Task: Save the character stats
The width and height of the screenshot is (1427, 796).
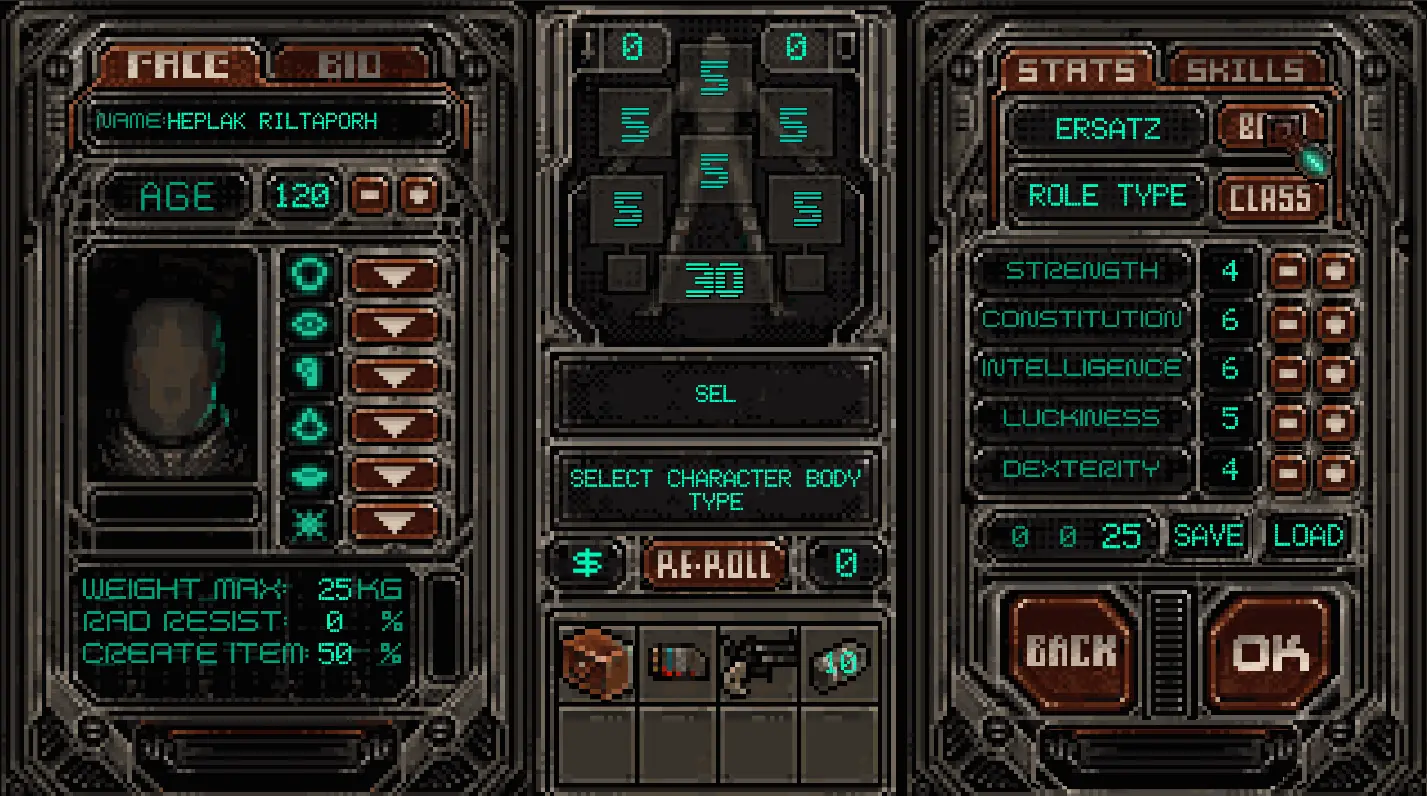Action: tap(1208, 536)
